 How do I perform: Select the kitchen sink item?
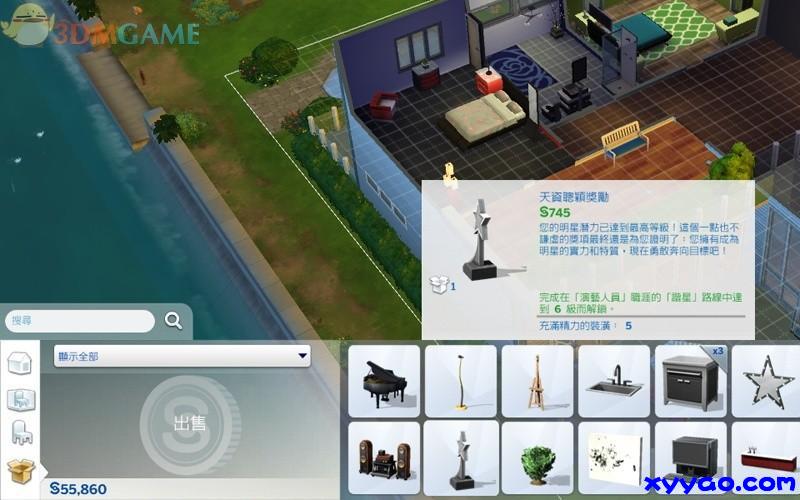pos(614,382)
